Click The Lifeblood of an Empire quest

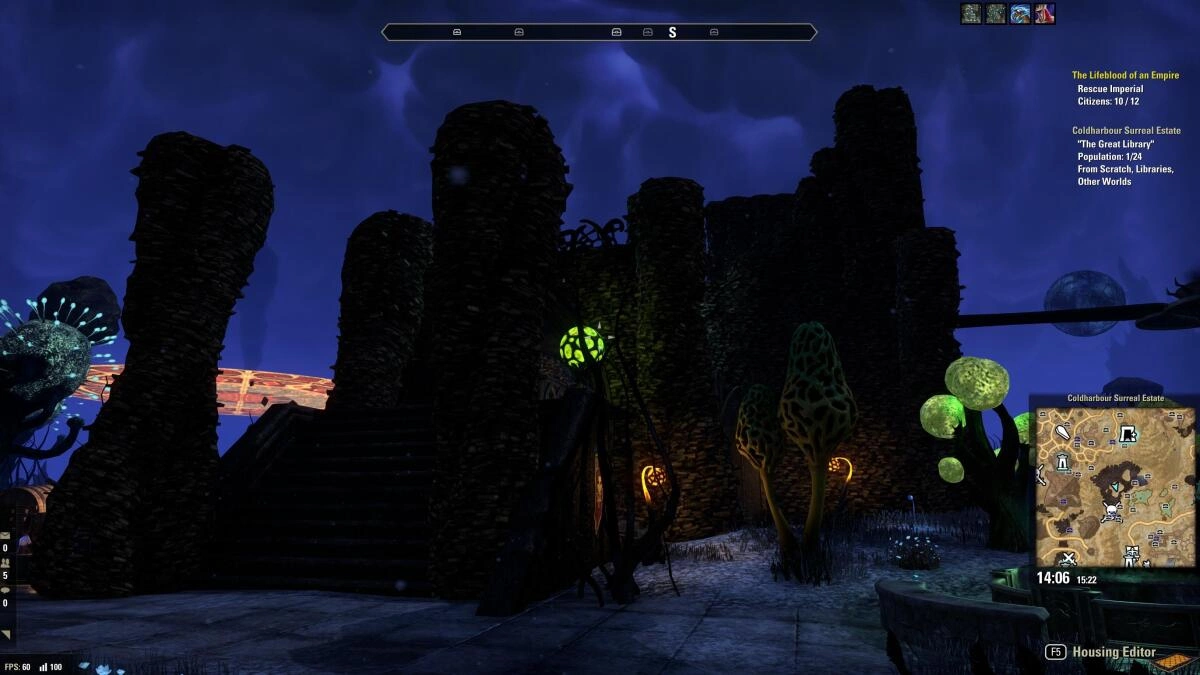click(x=1125, y=75)
